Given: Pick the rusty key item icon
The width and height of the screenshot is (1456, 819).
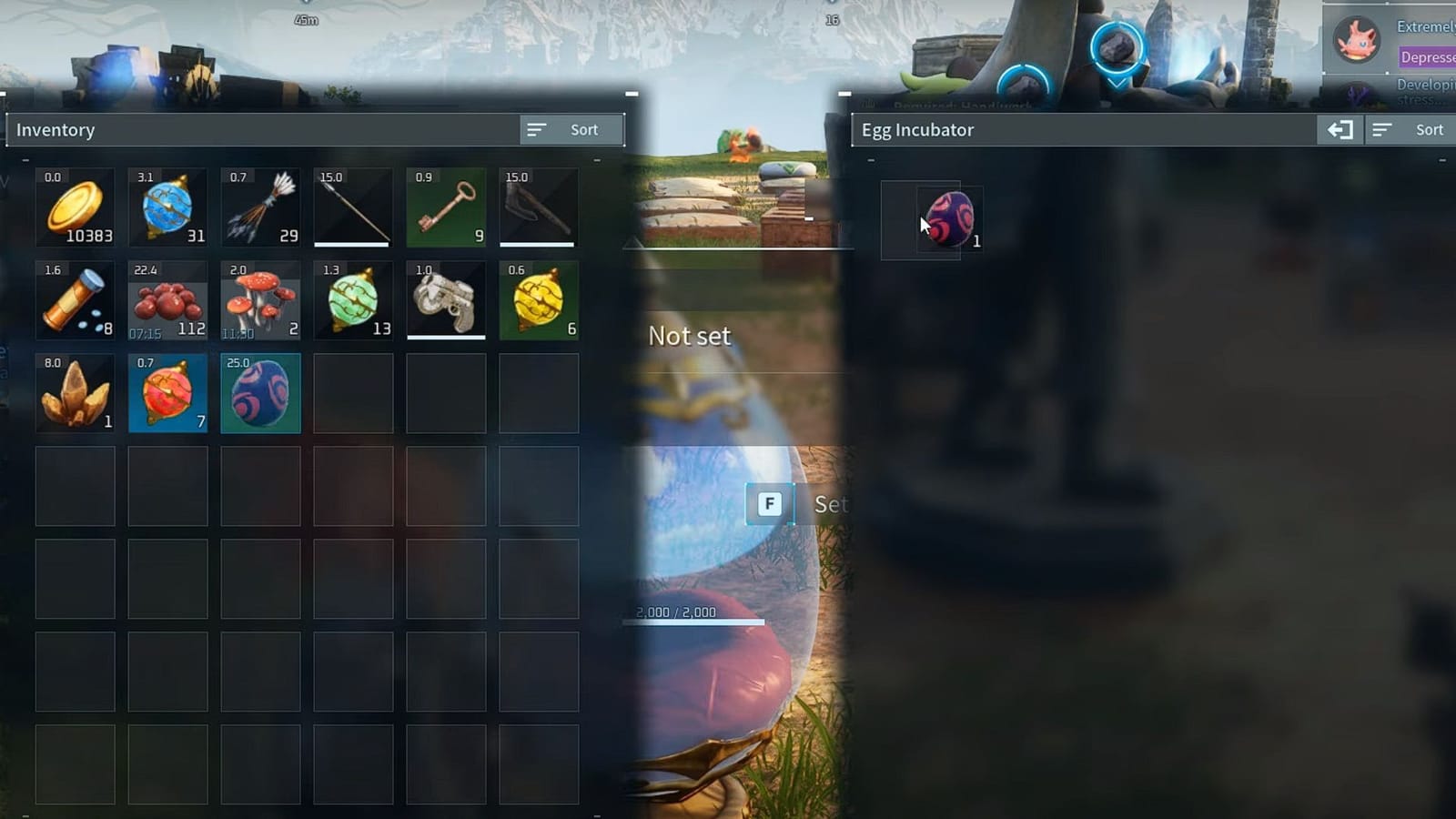Looking at the screenshot, I should pyautogui.click(x=446, y=207).
